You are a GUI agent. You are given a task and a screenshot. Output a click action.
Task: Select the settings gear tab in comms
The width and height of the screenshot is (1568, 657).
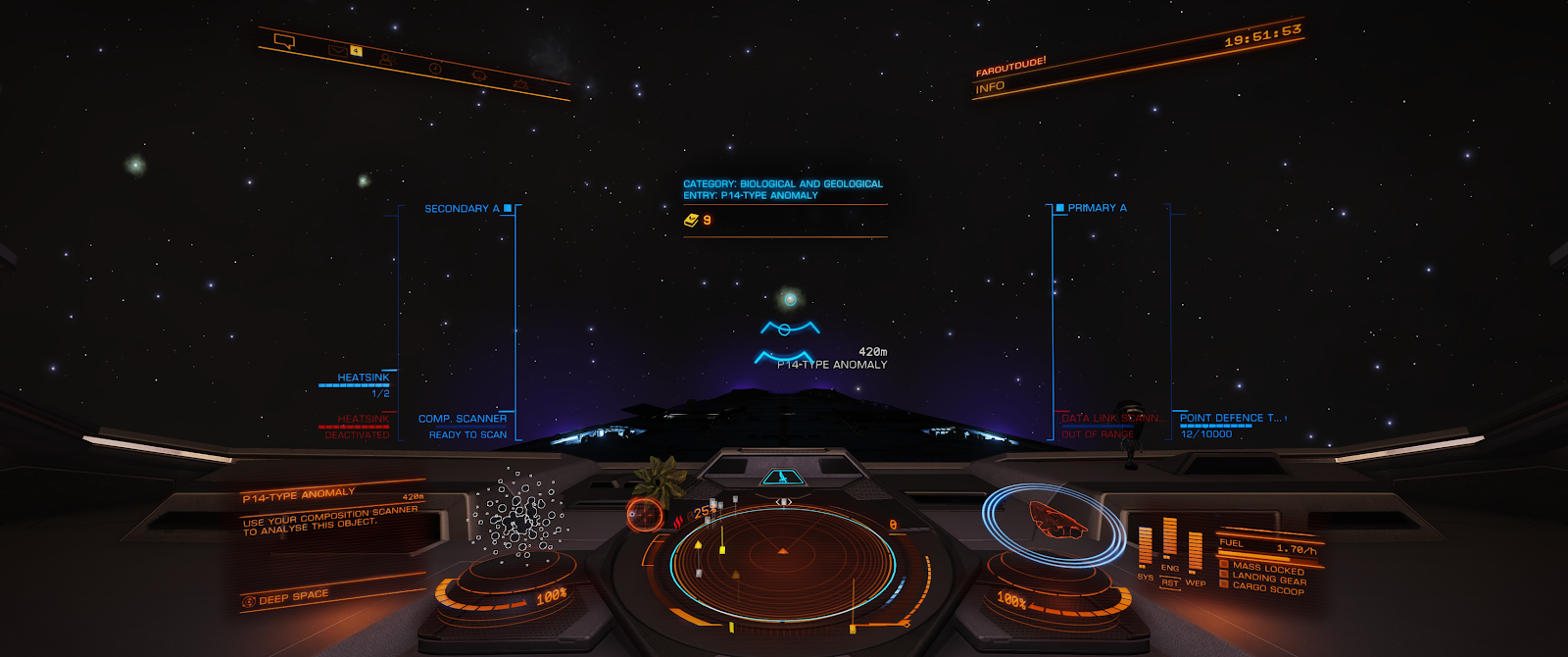tap(520, 85)
